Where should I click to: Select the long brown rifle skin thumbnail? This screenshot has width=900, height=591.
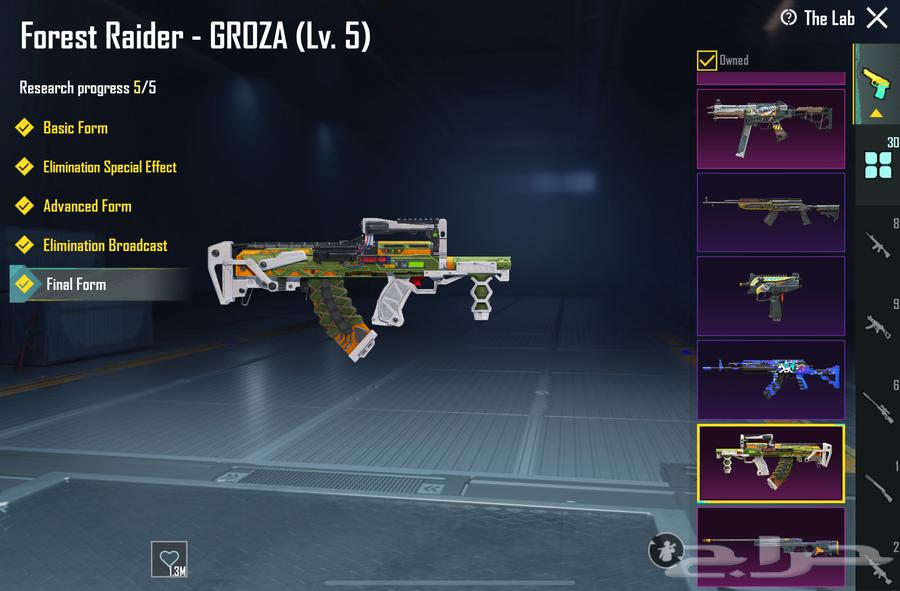770,212
